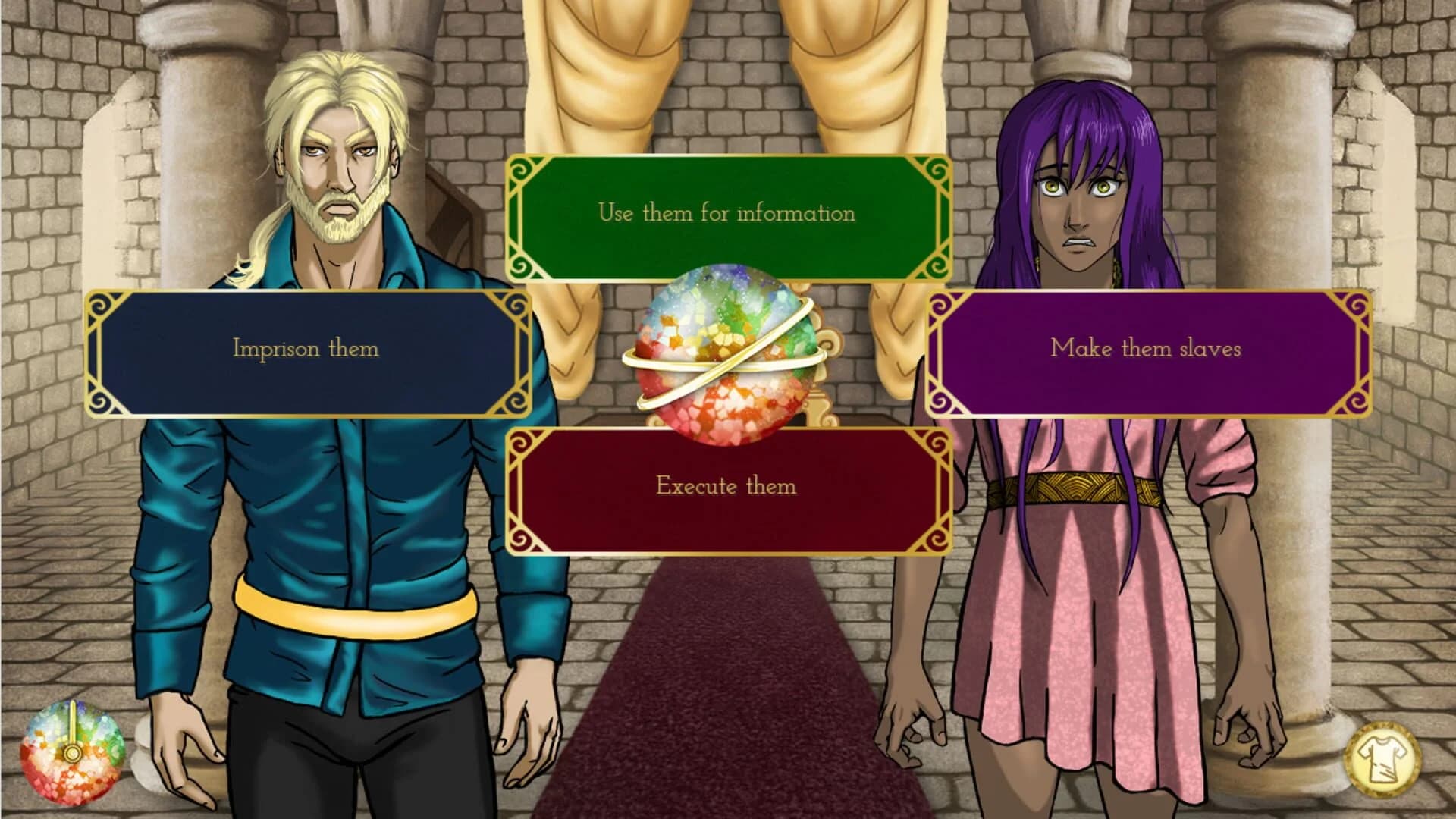Choose the "Imprison them" option
Viewport: 1456px width, 819px height.
pos(306,350)
